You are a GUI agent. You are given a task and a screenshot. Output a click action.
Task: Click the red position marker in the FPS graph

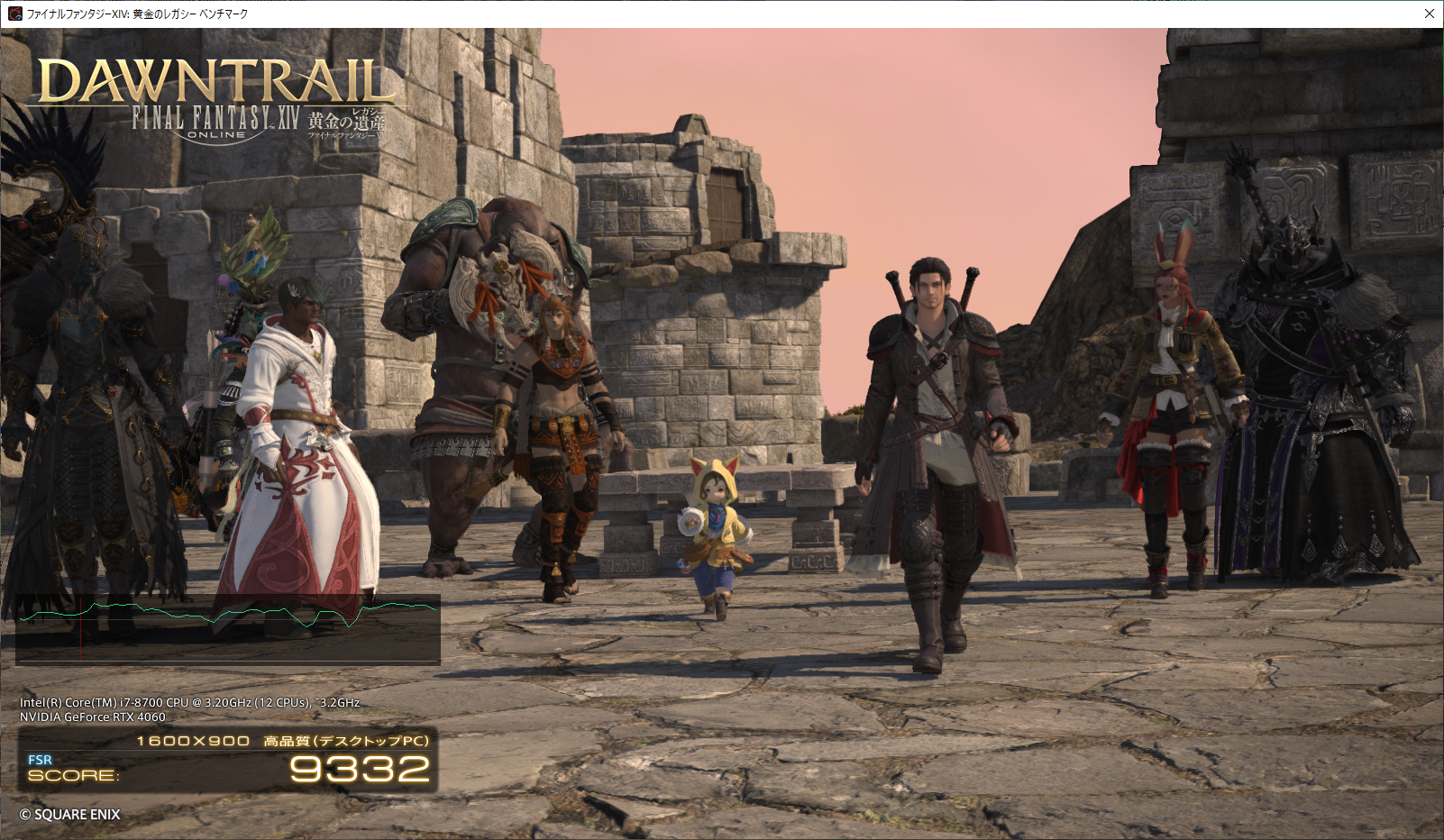(80, 631)
